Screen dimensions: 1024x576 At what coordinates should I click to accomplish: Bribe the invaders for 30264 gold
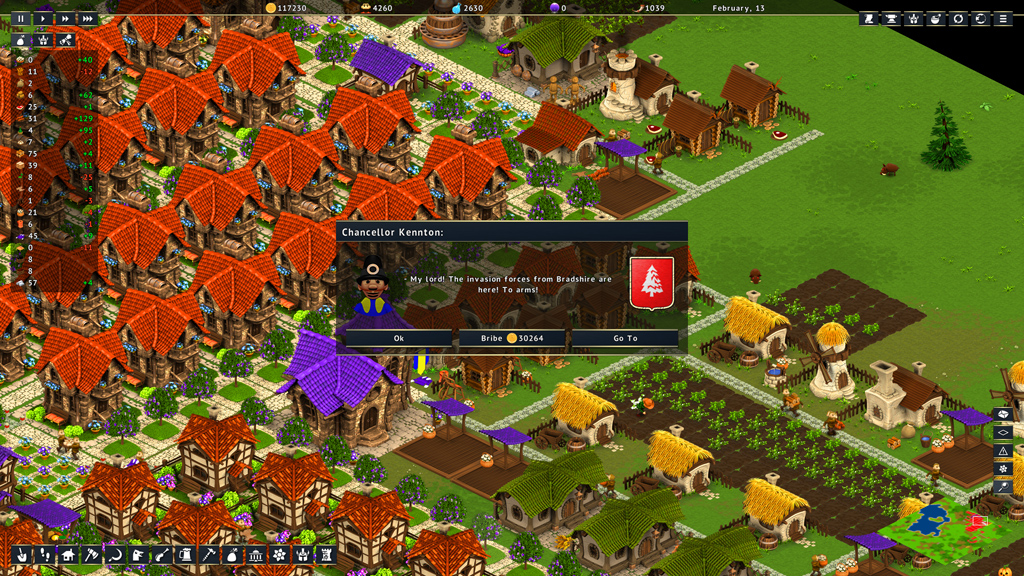(511, 338)
